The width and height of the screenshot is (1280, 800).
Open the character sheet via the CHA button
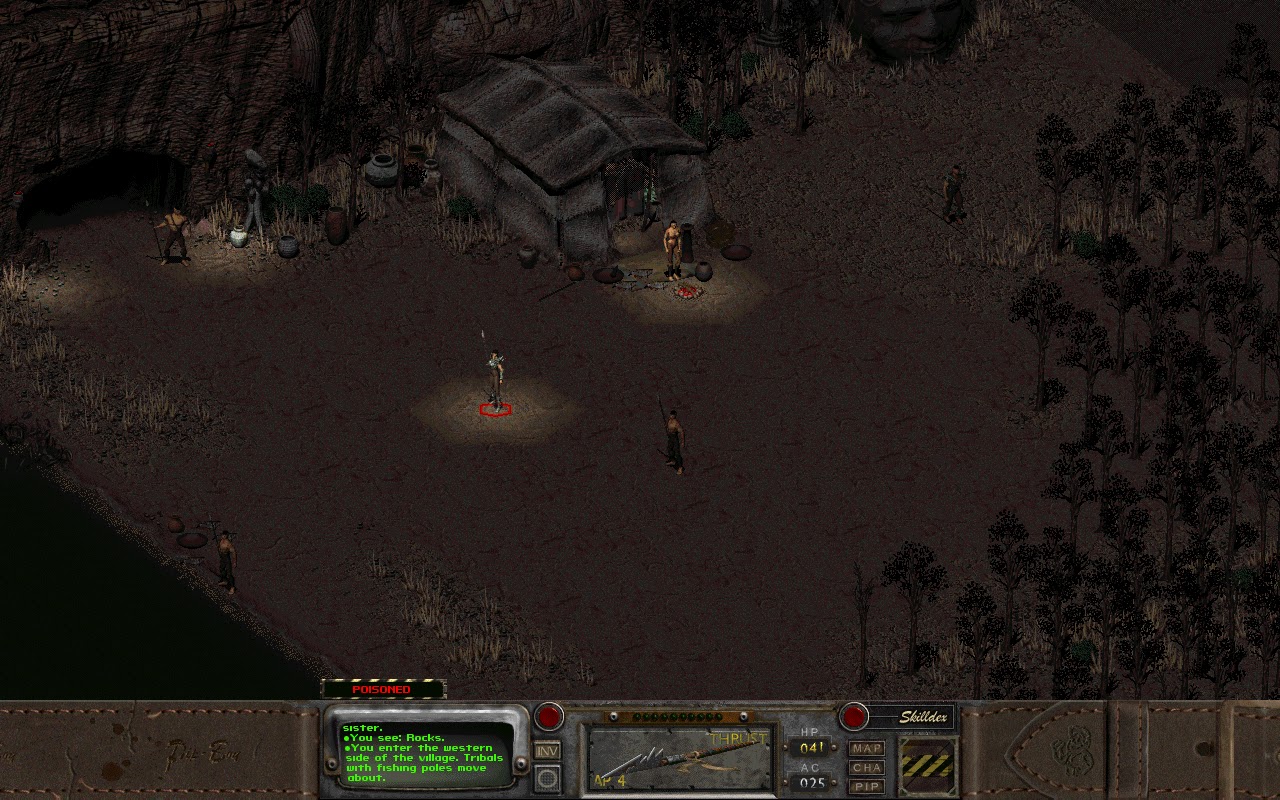(866, 768)
